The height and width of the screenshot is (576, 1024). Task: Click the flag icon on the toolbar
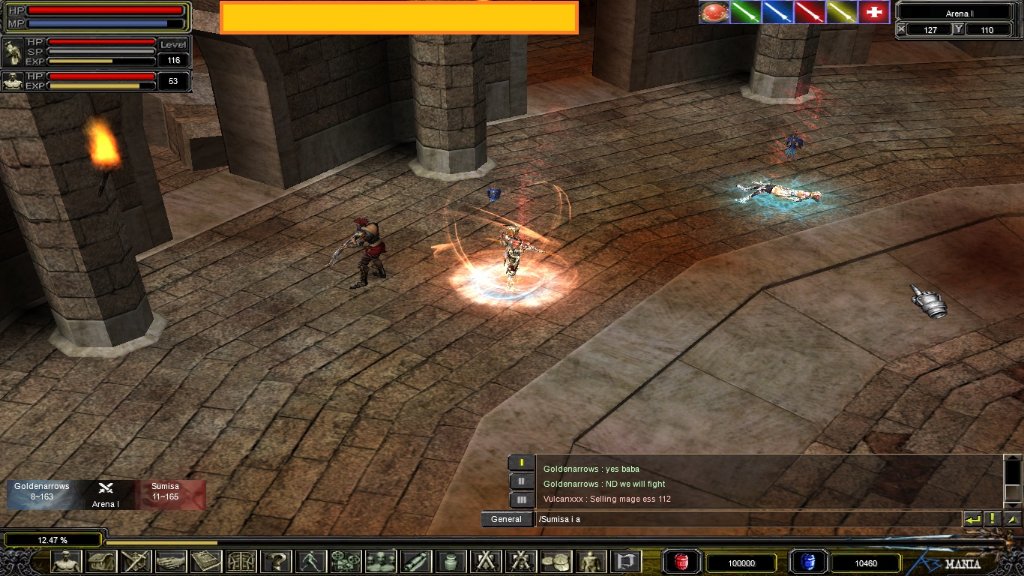(x=624, y=562)
